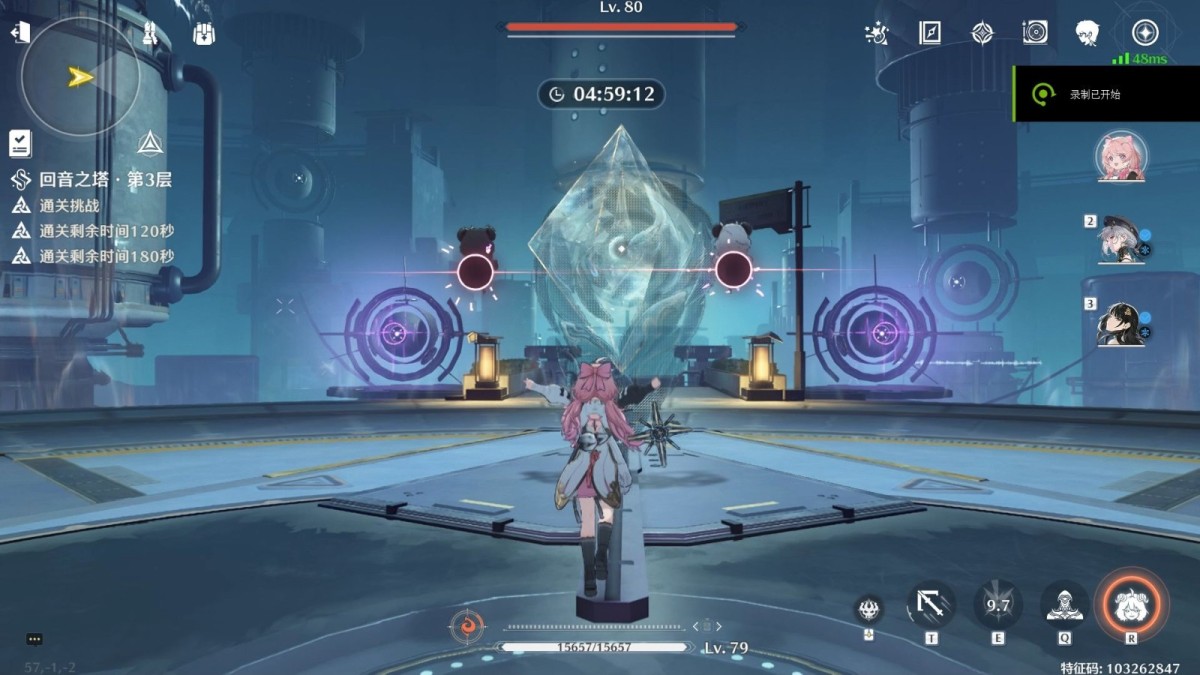Viewport: 1200px width, 675px height.
Task: Select the pink-haired active character portrait
Action: 1121,157
